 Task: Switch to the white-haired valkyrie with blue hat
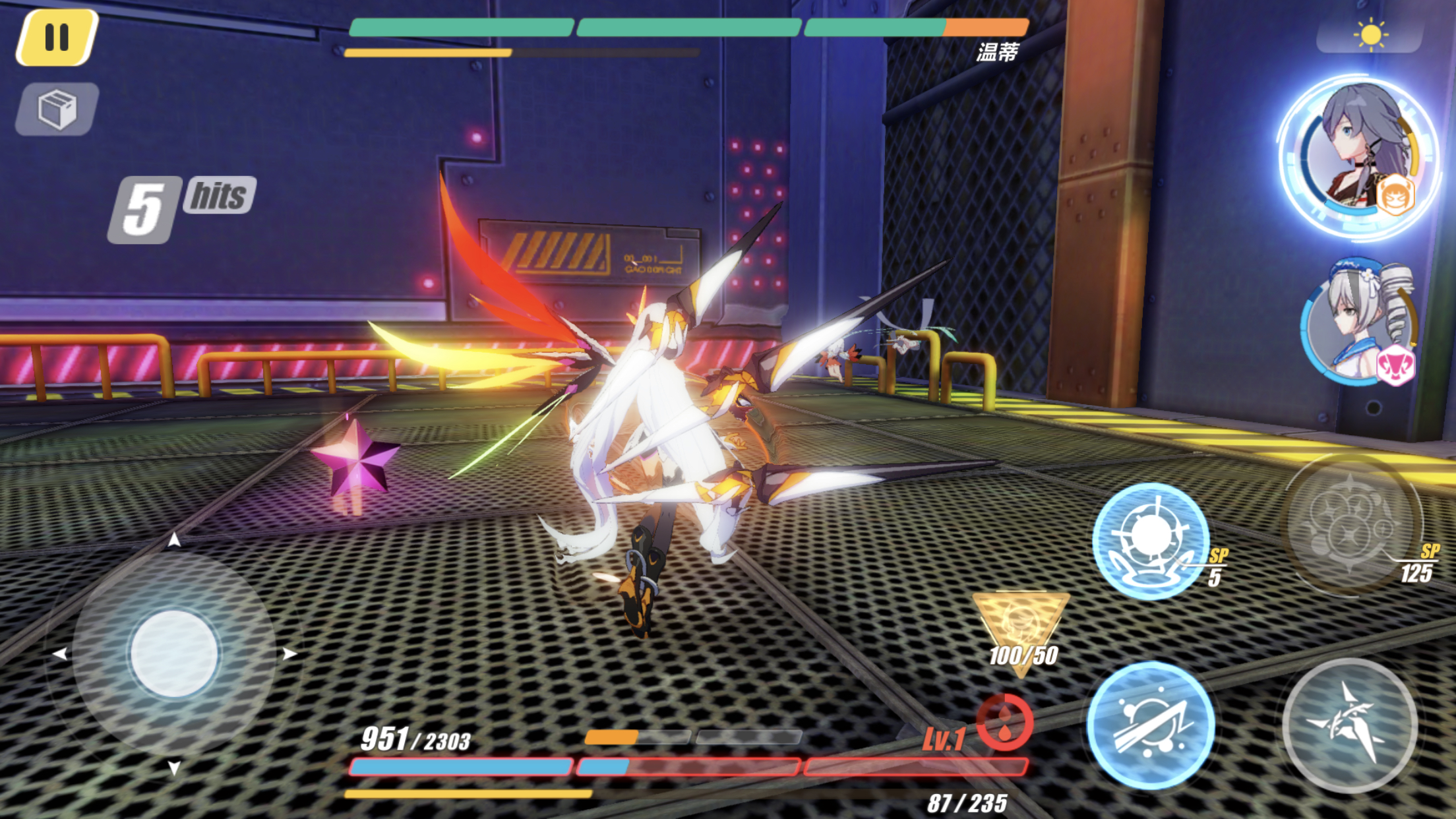(1358, 323)
